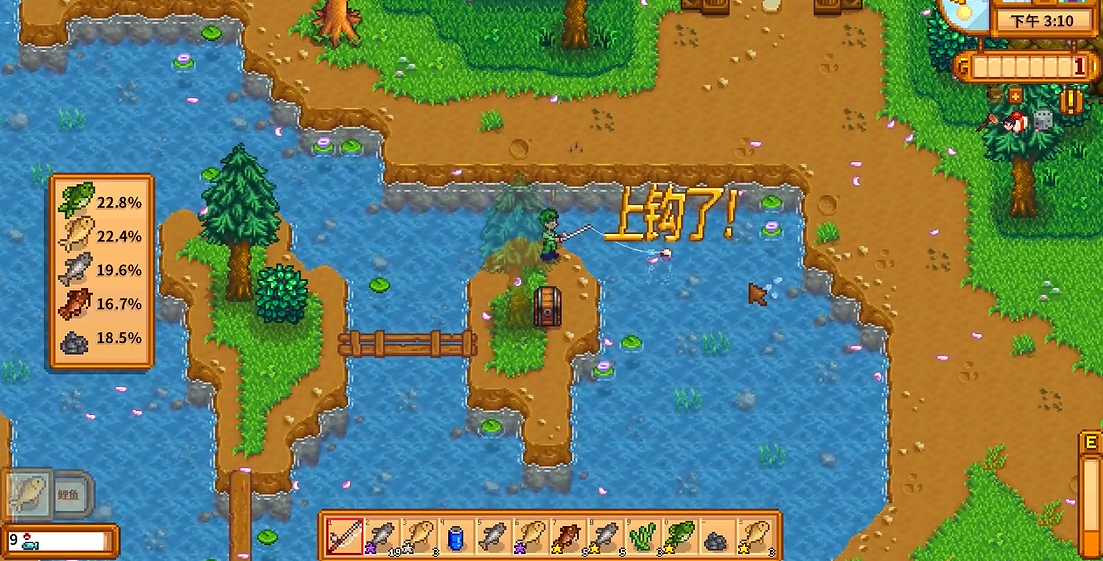Click the dice buff icon
Image resolution: width=1103 pixels, height=561 pixels.
[x=1042, y=119]
